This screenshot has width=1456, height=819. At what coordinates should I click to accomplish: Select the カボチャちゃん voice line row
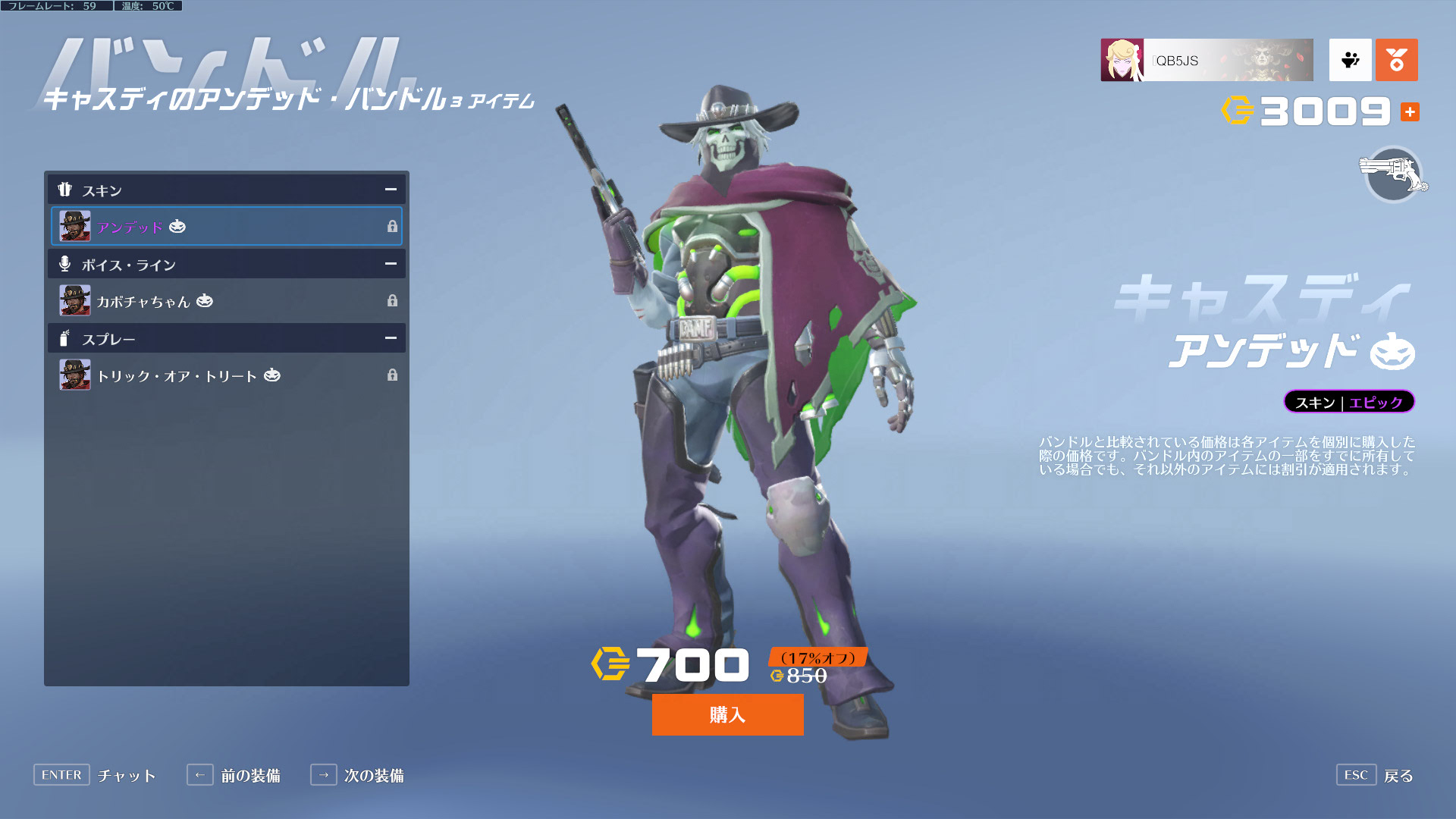226,300
